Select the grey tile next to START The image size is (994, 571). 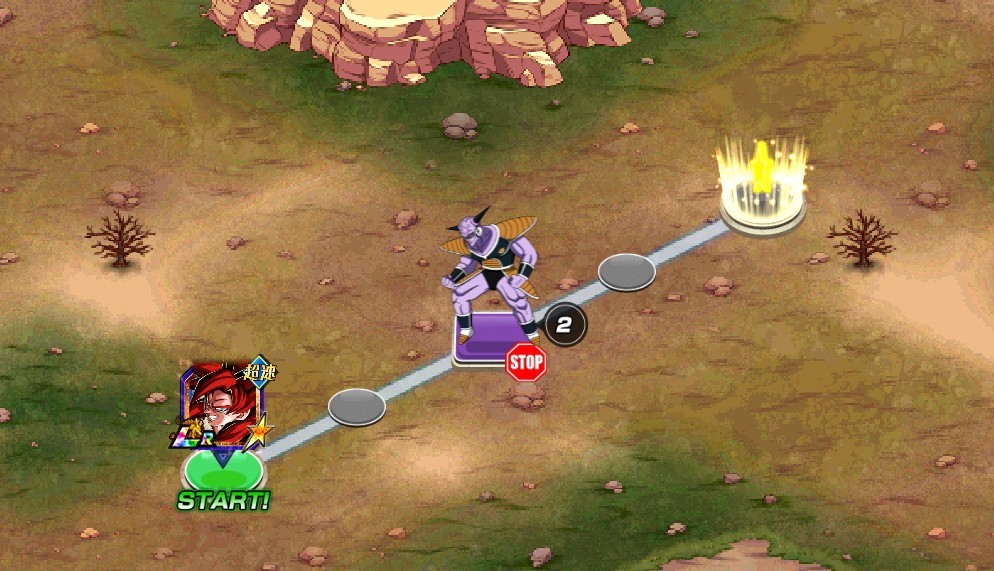(x=357, y=406)
